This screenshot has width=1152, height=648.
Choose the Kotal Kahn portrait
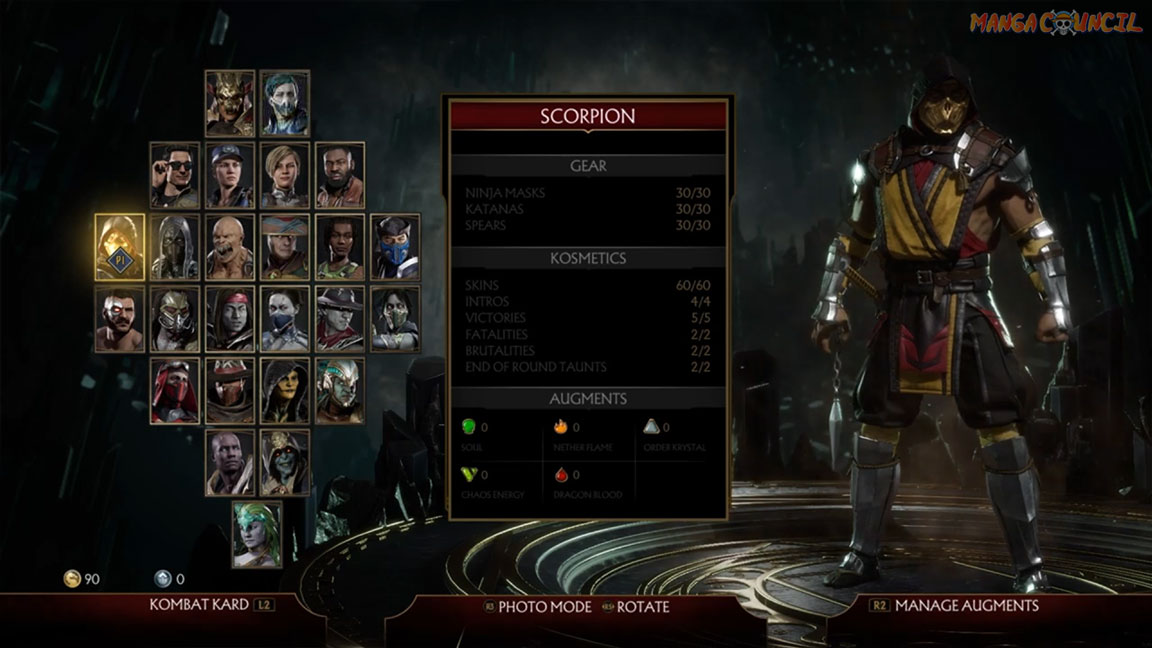[x=340, y=391]
